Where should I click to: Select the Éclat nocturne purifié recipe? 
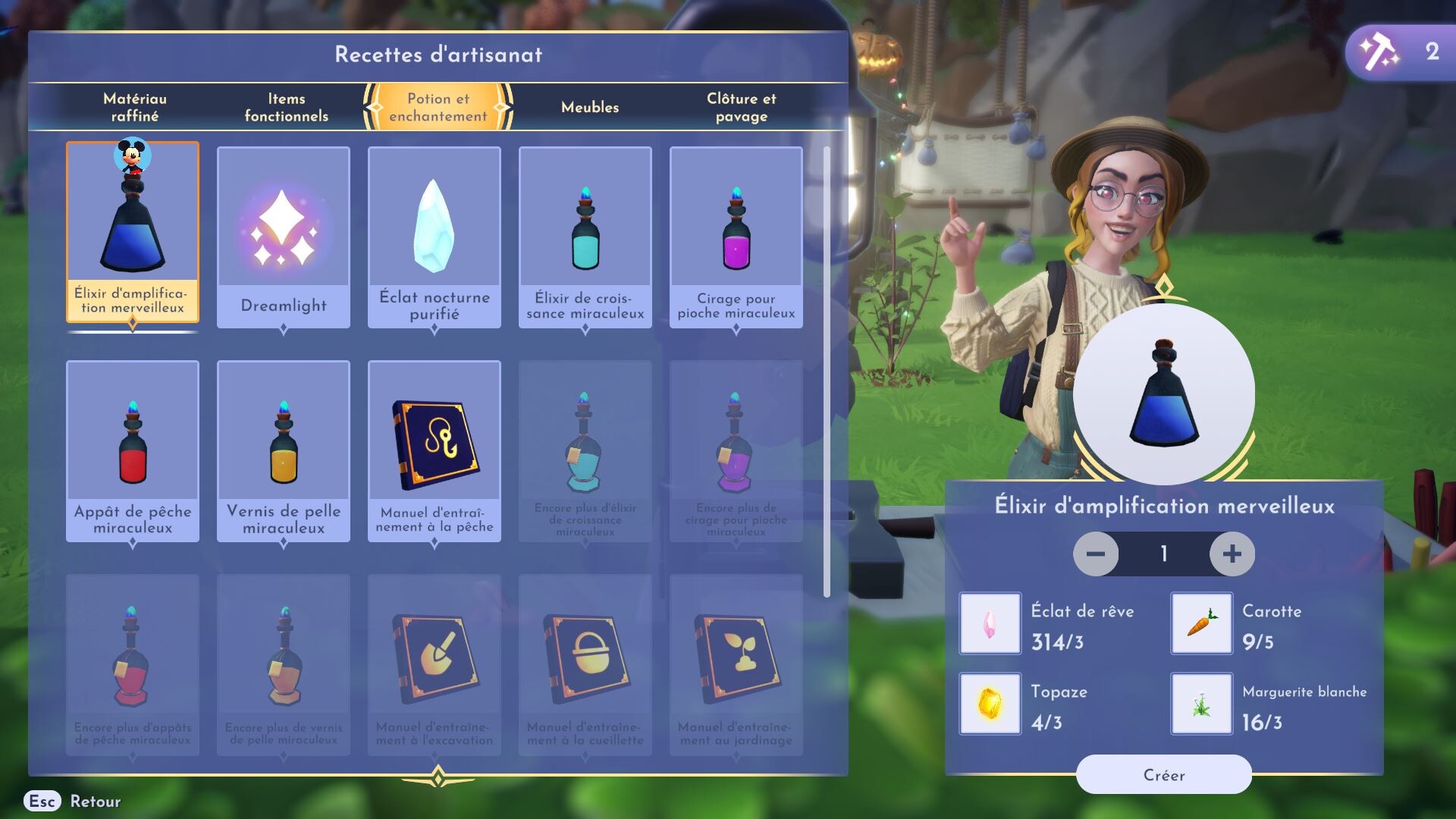(x=435, y=237)
